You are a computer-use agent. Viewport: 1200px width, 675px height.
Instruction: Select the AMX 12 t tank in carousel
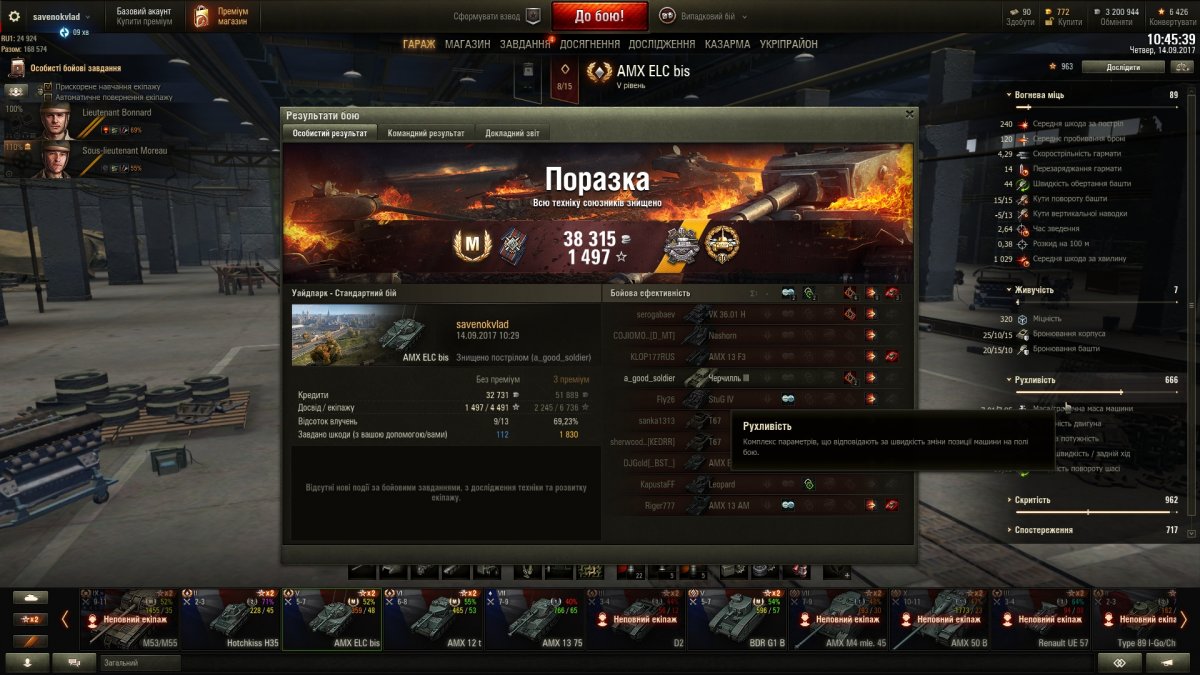(x=432, y=618)
